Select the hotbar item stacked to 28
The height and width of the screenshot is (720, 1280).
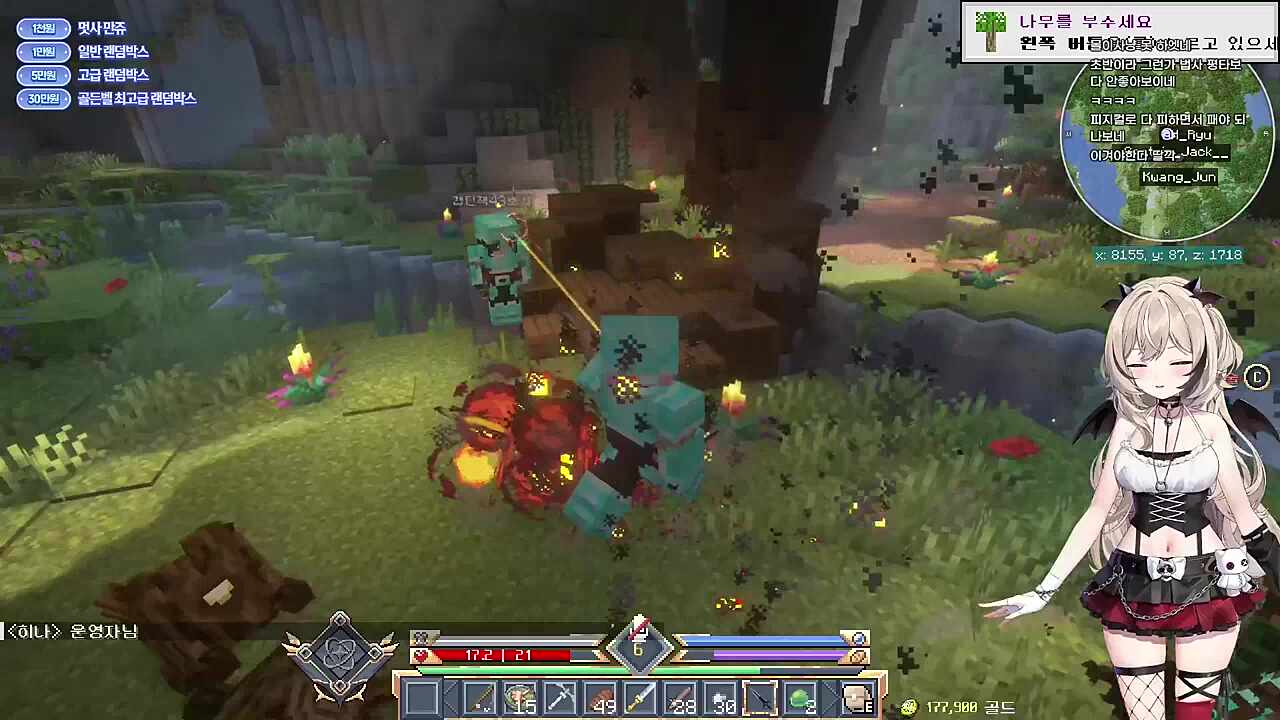pyautogui.click(x=680, y=697)
